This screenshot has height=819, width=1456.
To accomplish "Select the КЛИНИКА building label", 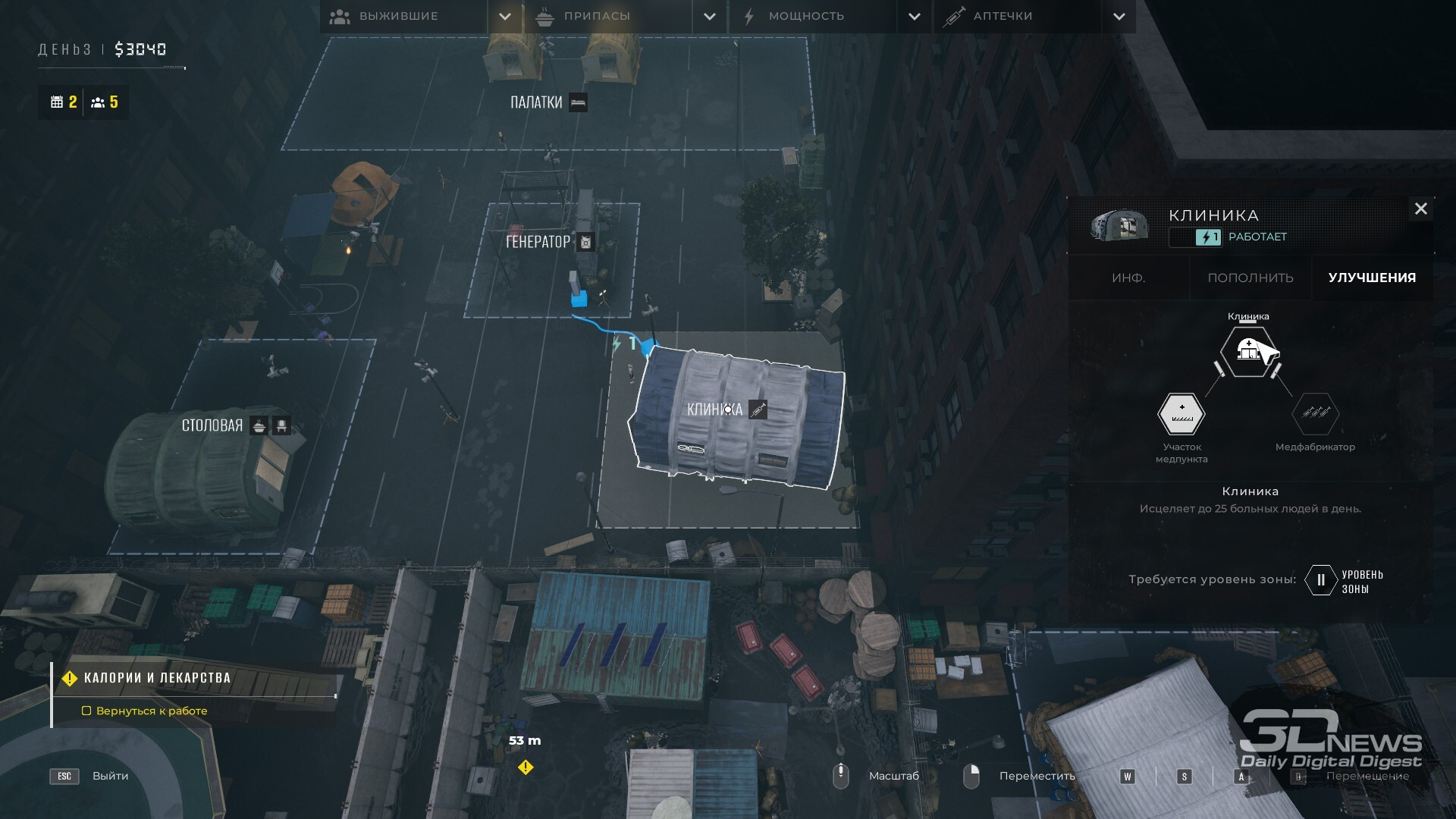I will click(x=714, y=409).
